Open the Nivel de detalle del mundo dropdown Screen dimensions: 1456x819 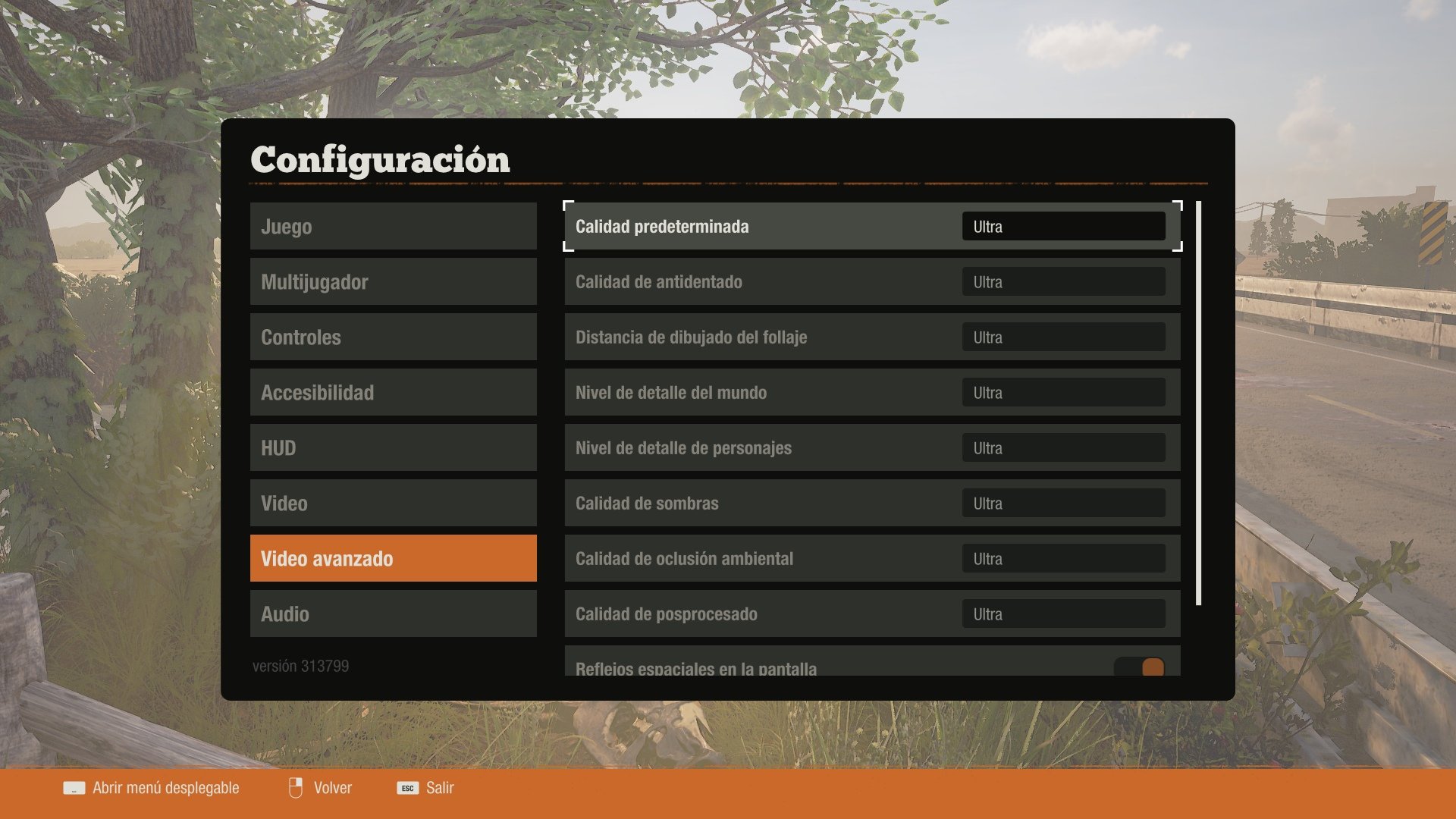pos(1063,392)
